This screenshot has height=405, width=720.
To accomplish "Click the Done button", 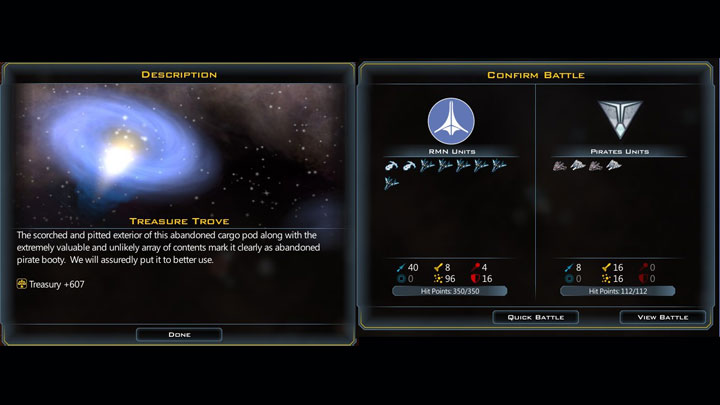I will coord(179,334).
